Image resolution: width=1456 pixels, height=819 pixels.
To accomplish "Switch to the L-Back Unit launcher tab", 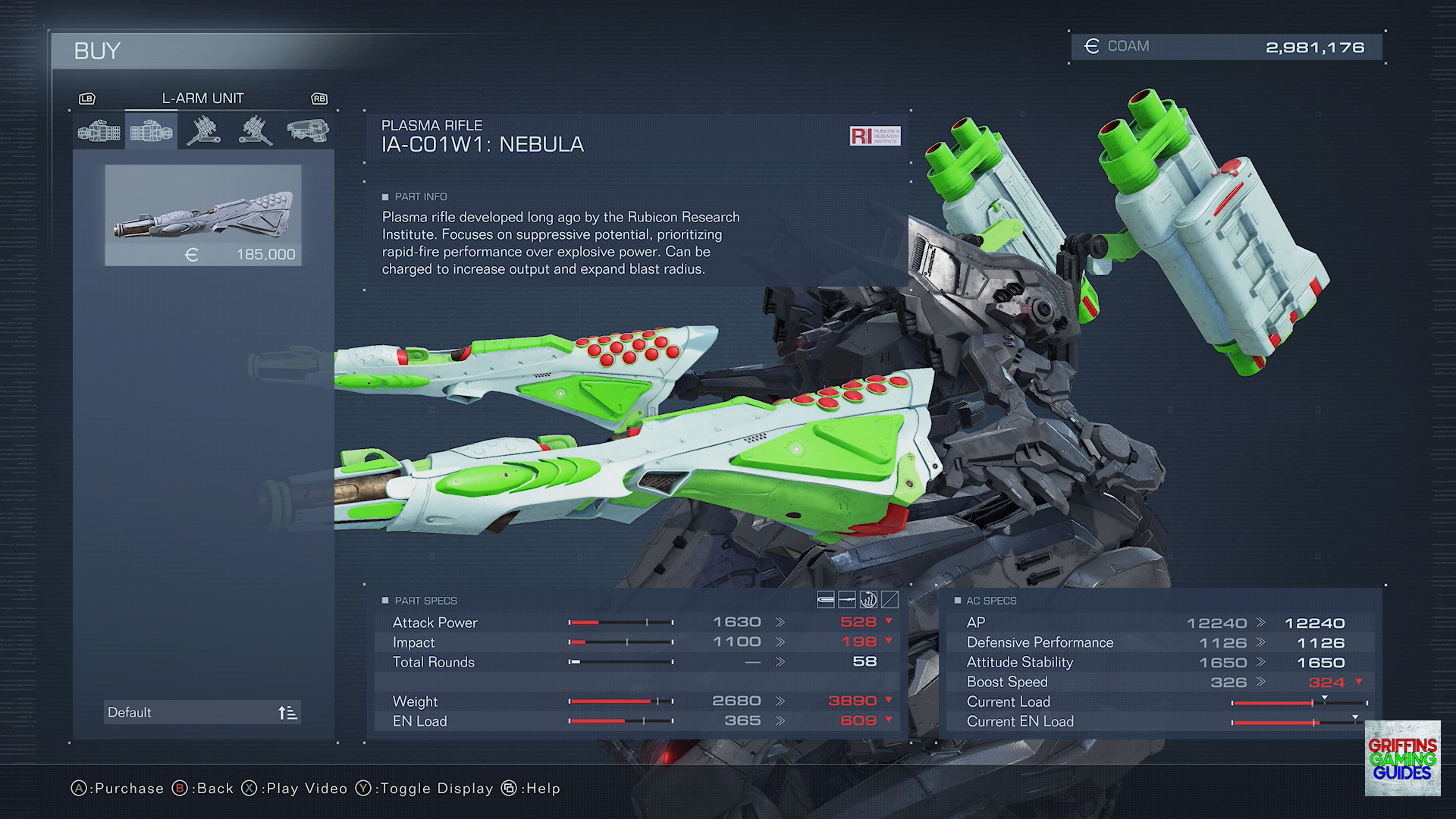I will (256, 131).
